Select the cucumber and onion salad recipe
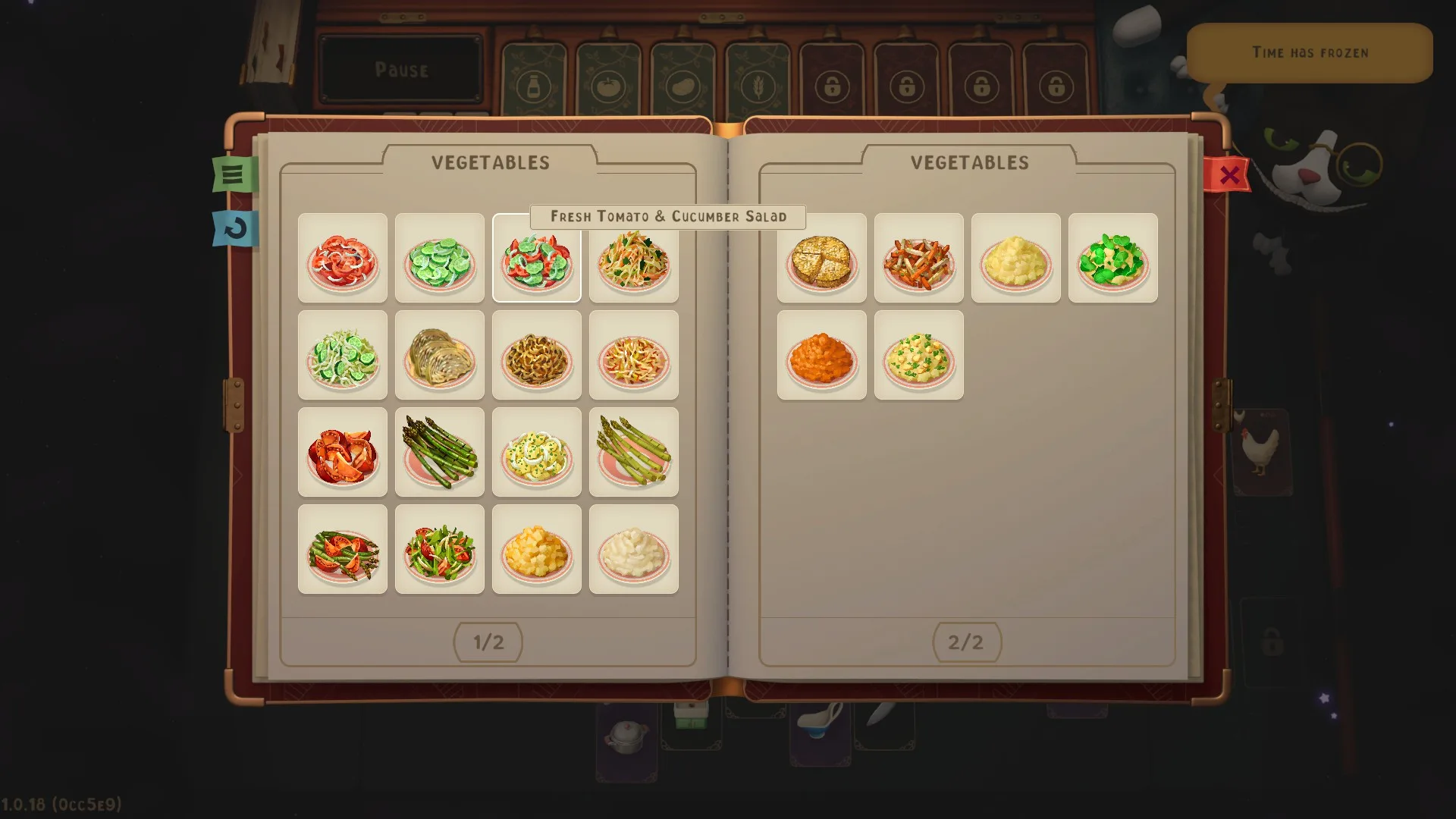Image resolution: width=1456 pixels, height=819 pixels. tap(343, 356)
